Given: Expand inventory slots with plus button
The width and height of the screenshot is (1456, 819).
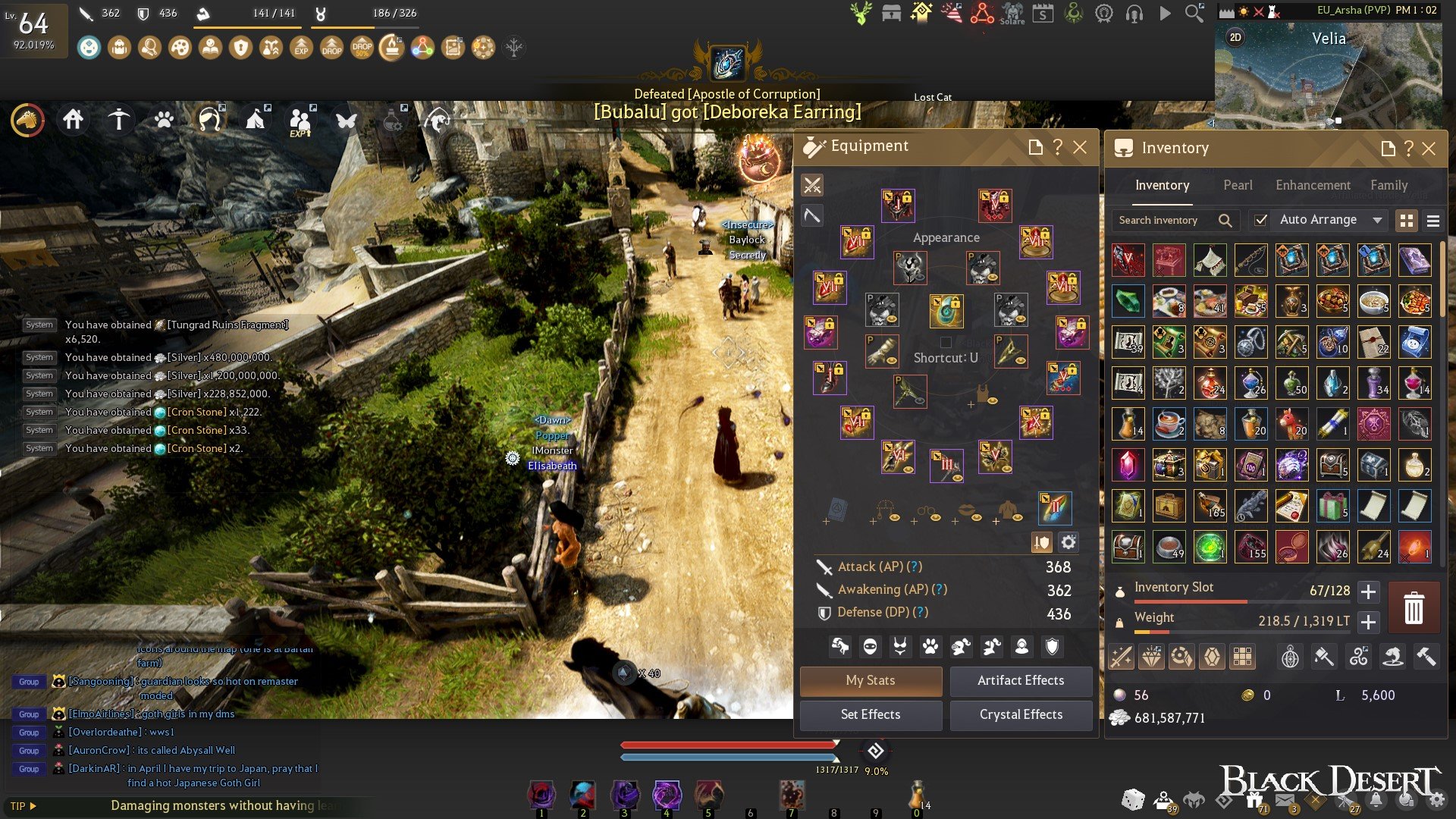Looking at the screenshot, I should 1368,591.
